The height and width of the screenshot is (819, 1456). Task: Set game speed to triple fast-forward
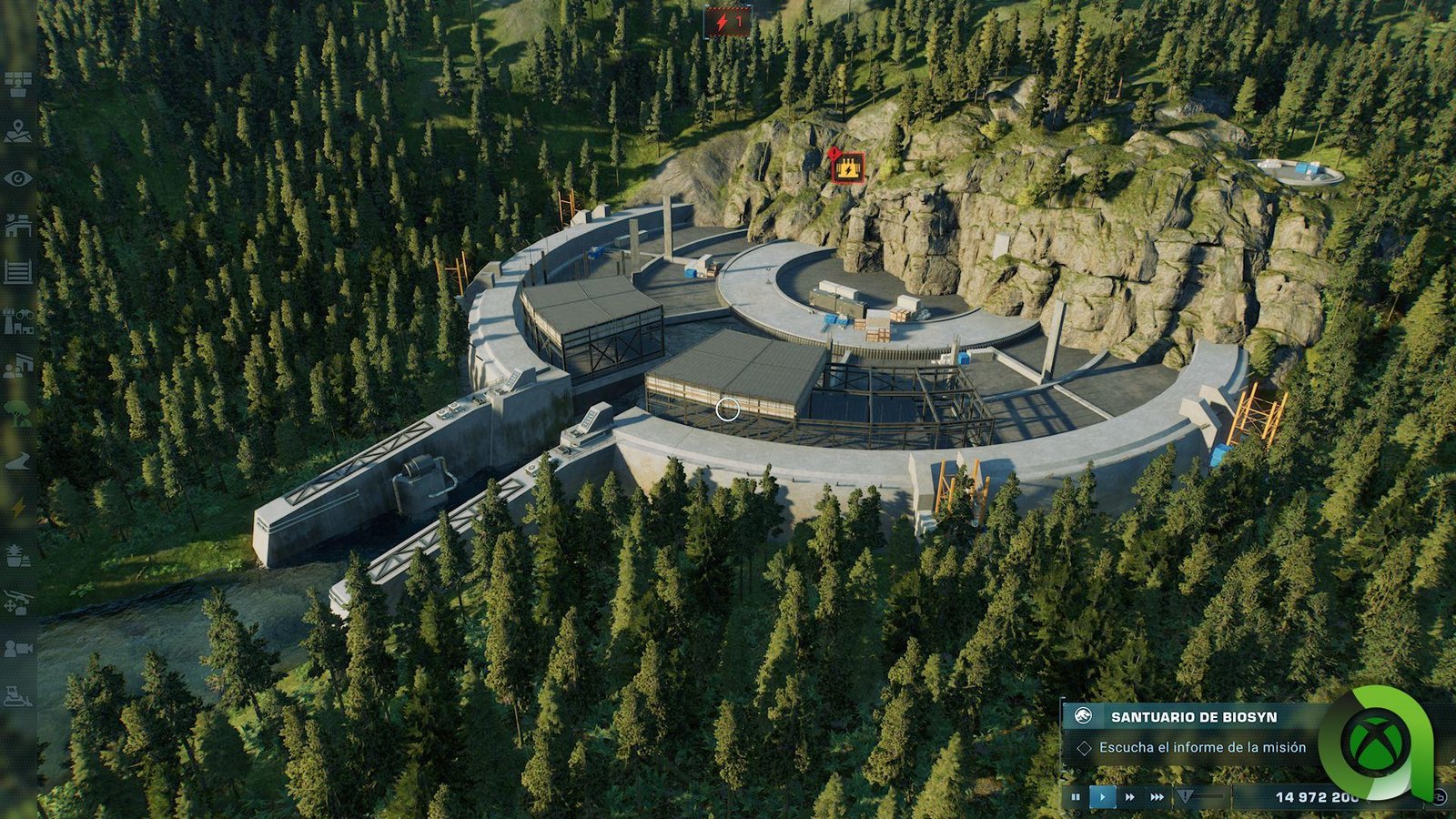[1157, 797]
